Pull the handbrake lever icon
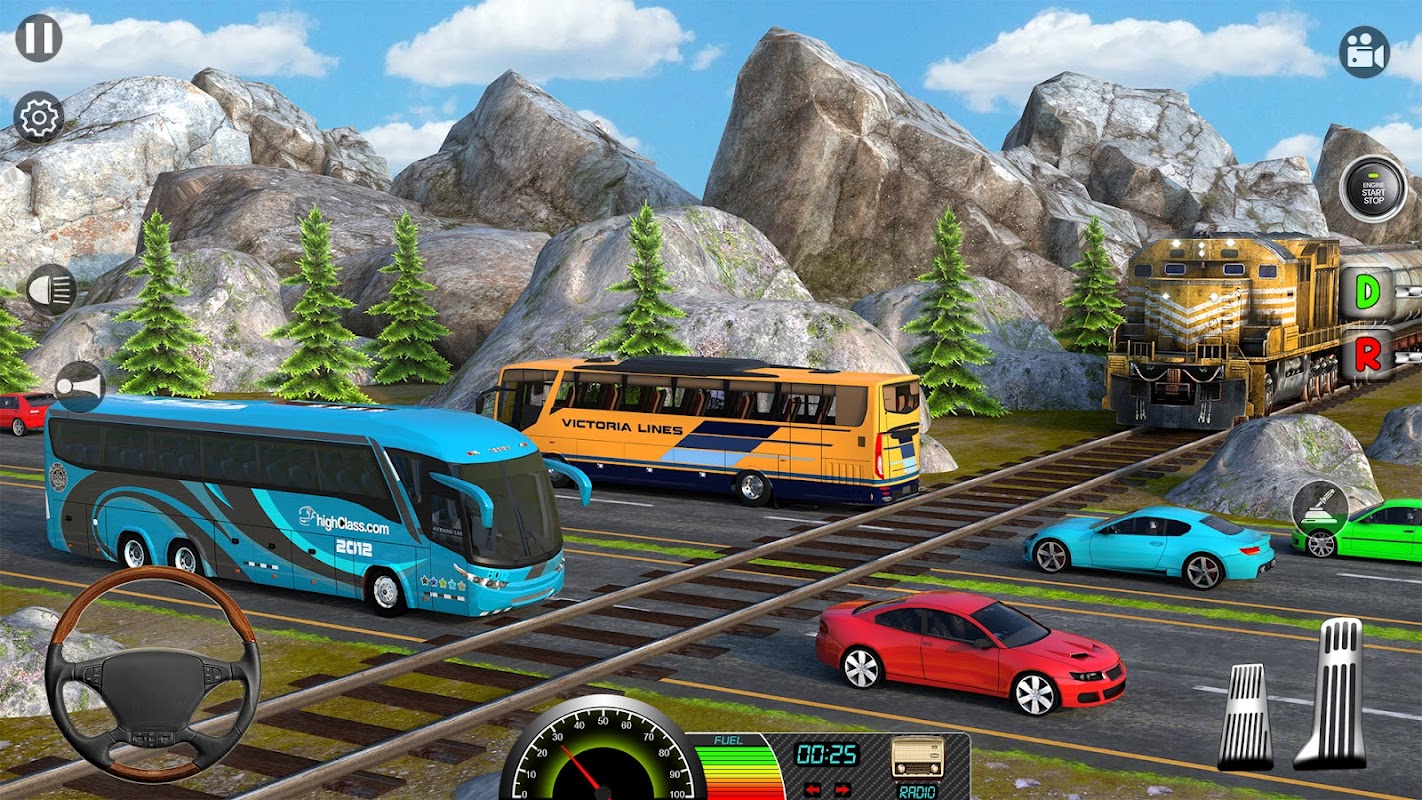The width and height of the screenshot is (1422, 800). pyautogui.click(x=1319, y=509)
